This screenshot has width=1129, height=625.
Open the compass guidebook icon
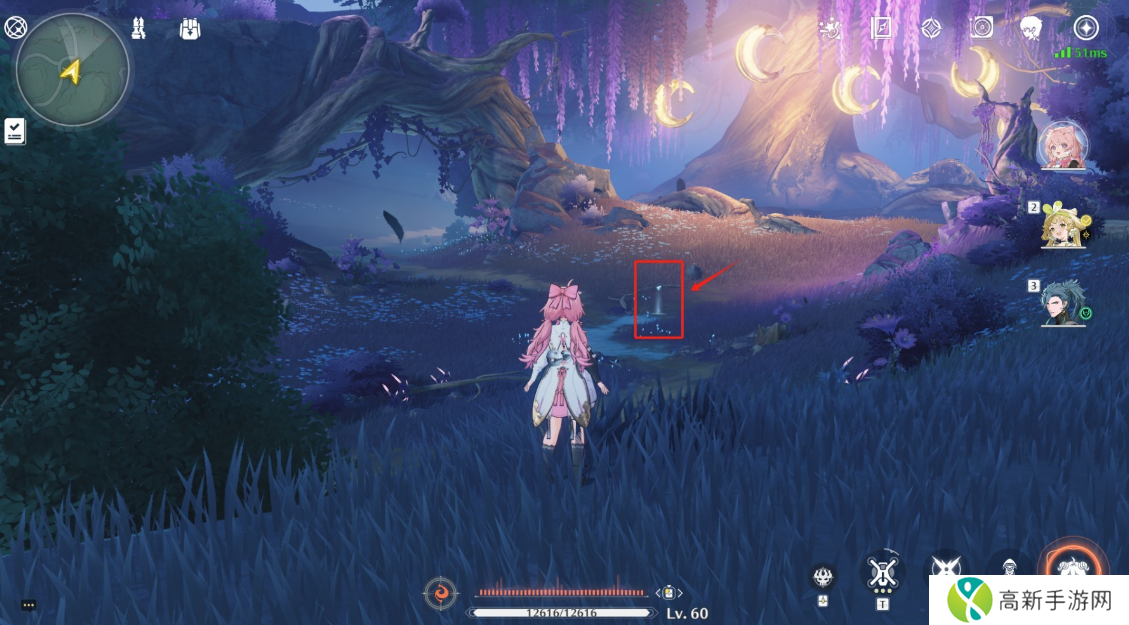tap(881, 28)
